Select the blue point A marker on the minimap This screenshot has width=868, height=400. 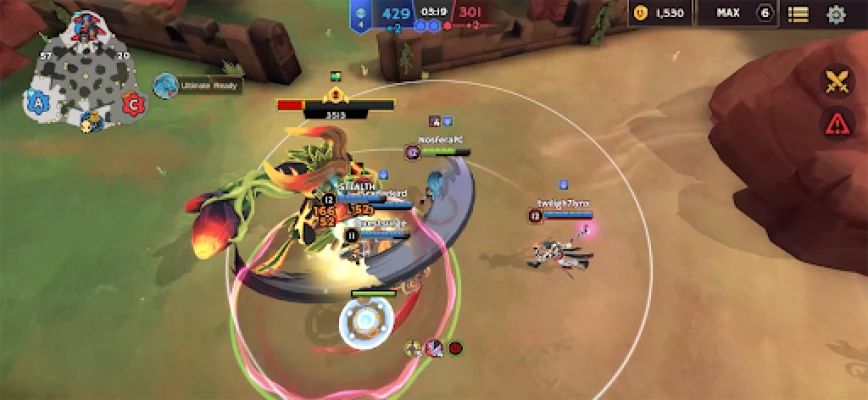click(38, 102)
